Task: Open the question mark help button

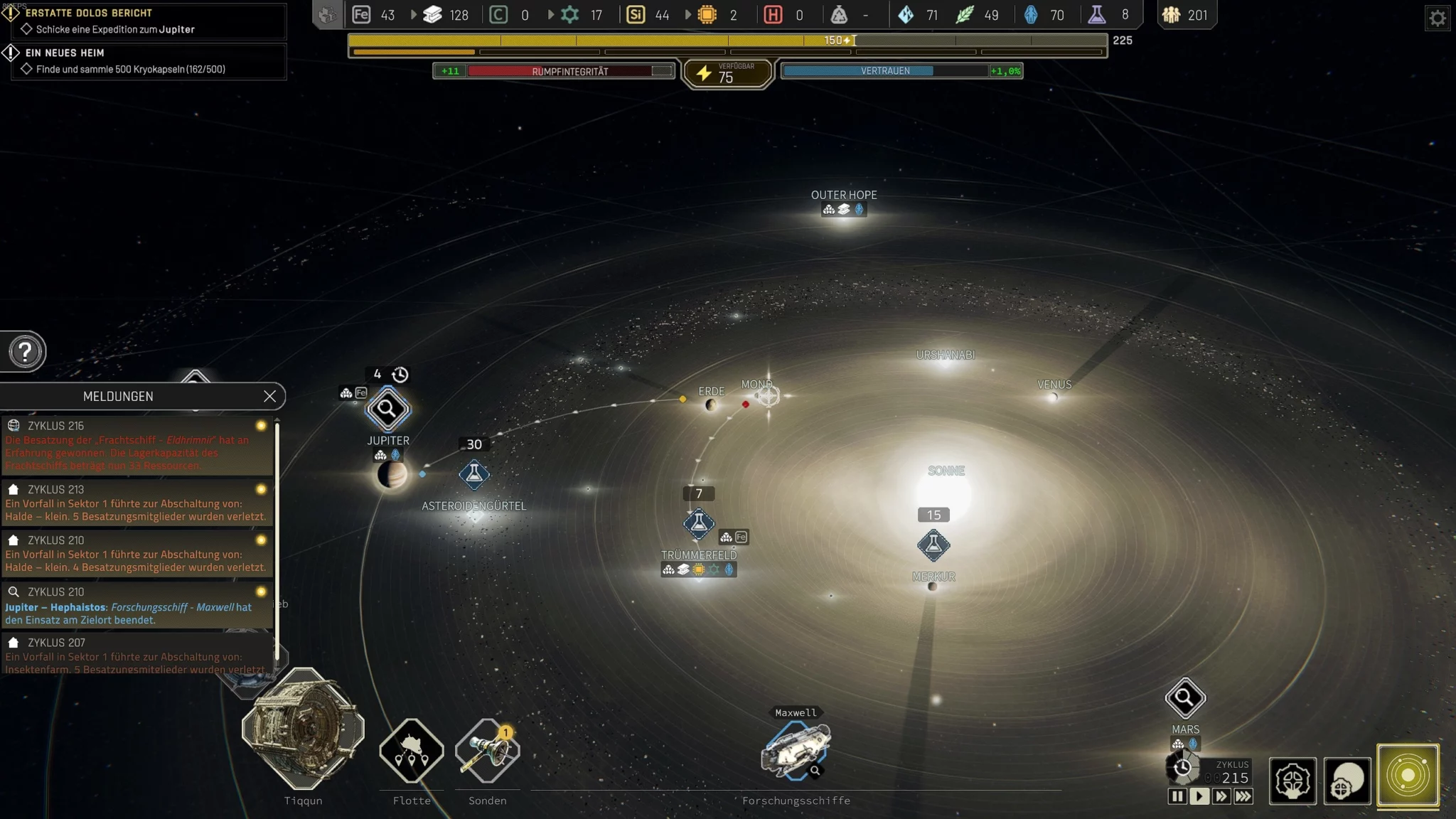Action: [x=25, y=351]
